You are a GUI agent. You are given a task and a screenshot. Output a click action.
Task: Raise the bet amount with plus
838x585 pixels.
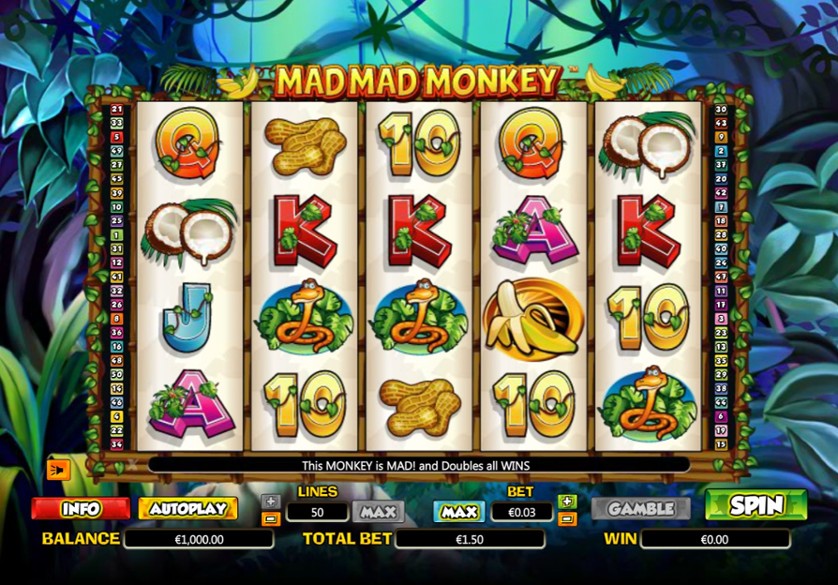567,501
